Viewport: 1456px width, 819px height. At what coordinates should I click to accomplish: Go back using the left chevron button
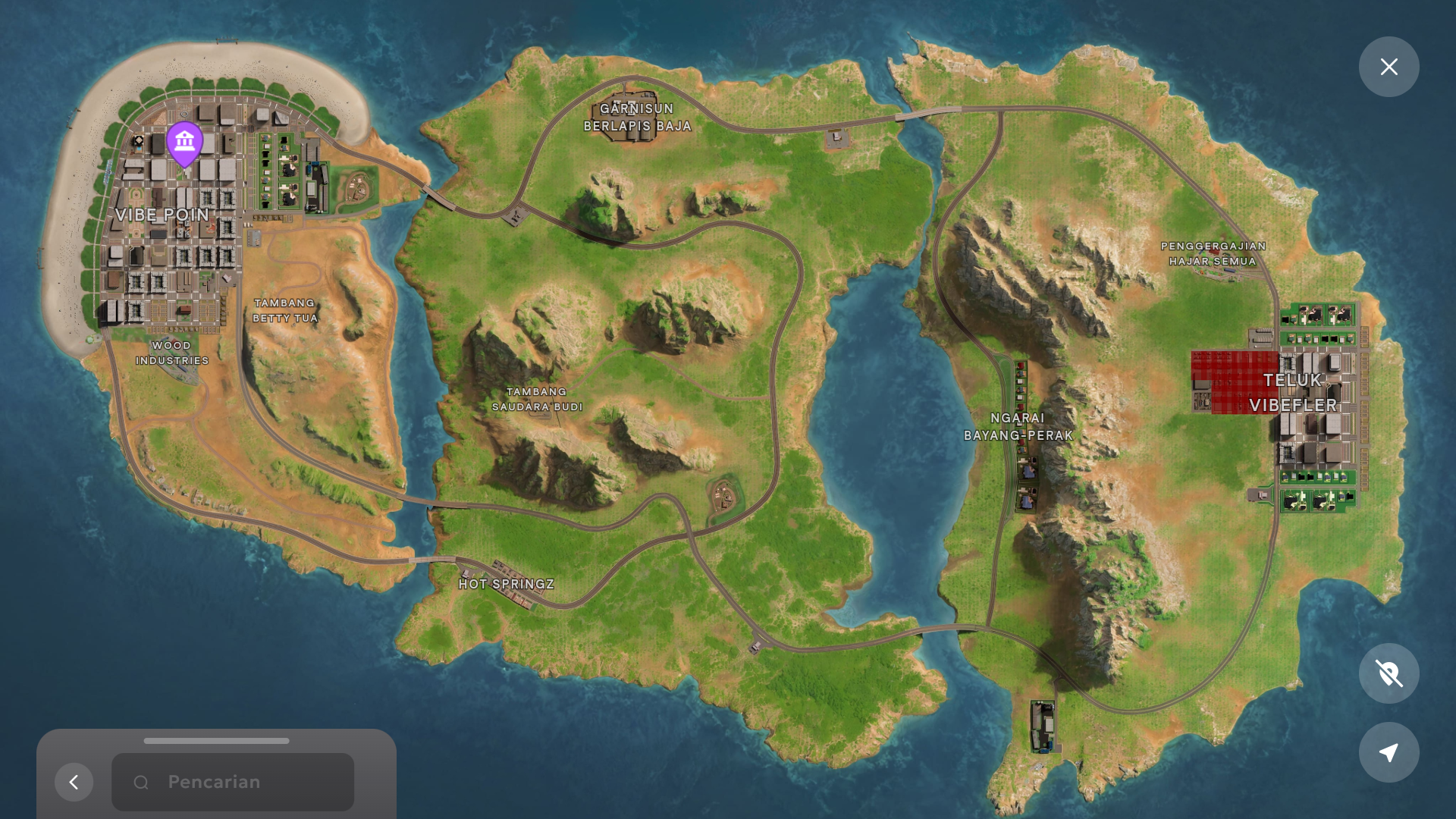(x=74, y=782)
